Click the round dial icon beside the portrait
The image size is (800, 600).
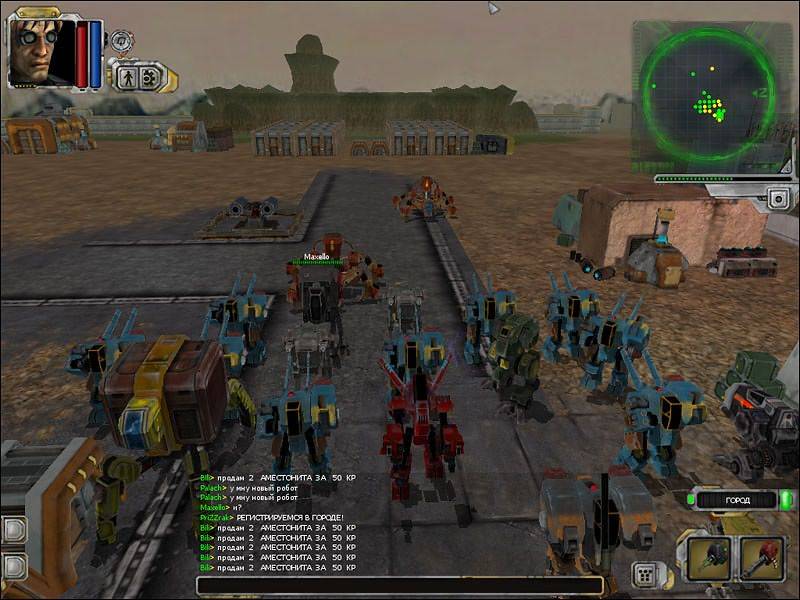[122, 42]
